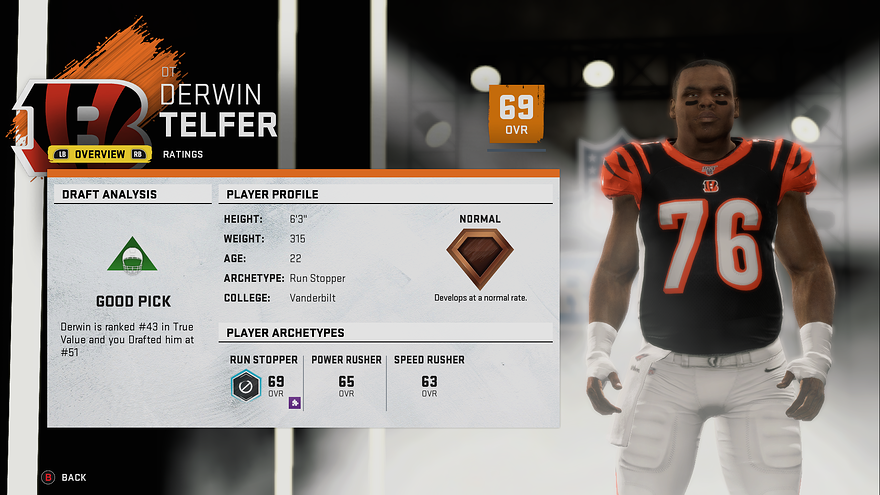Select the Overview tab
Viewport: 880px width, 495px height.
99,154
